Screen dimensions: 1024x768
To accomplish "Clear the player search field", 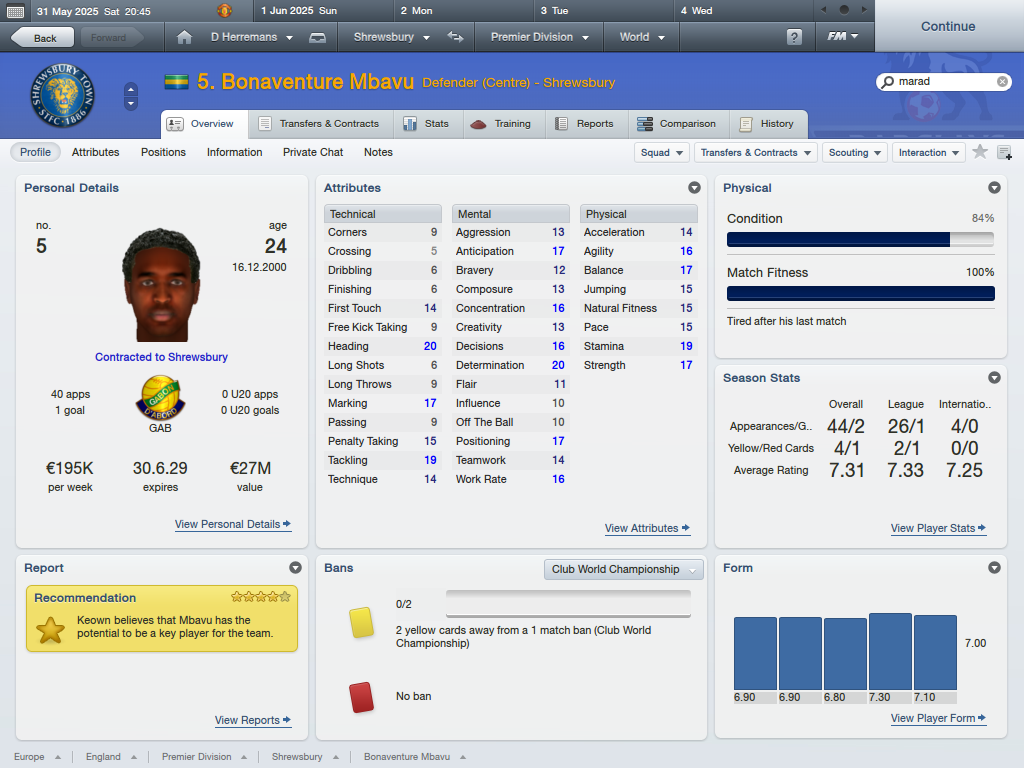I will tap(1003, 81).
